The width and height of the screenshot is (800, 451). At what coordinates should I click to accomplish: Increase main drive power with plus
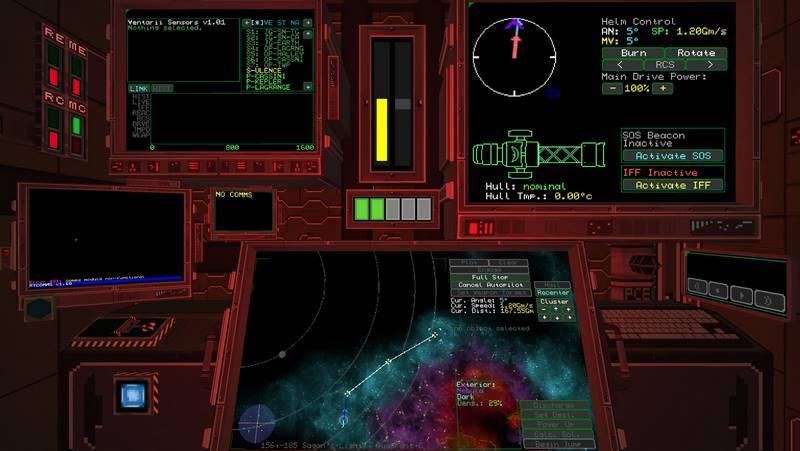click(x=662, y=88)
